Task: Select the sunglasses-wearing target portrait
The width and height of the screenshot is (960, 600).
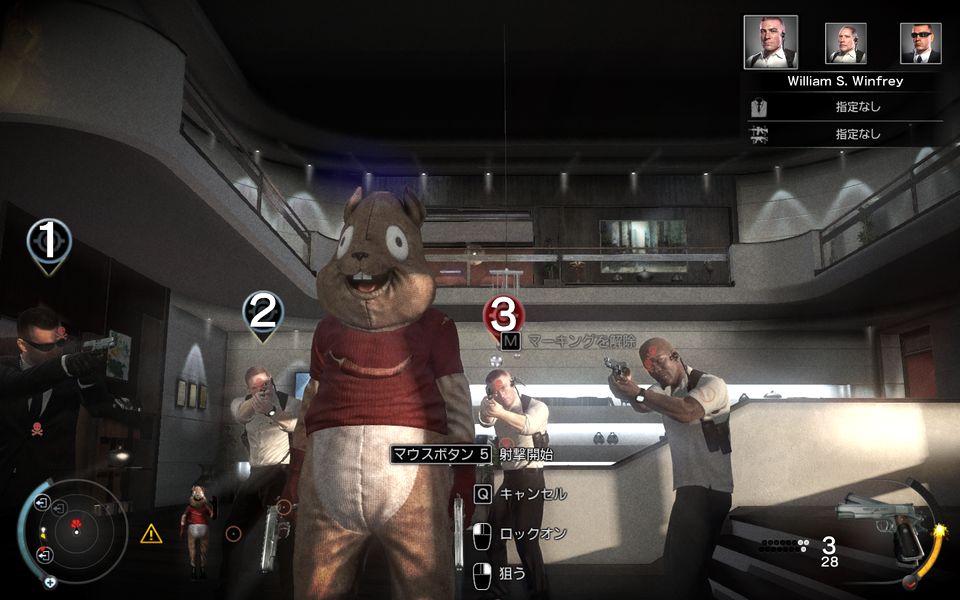Action: (920, 43)
